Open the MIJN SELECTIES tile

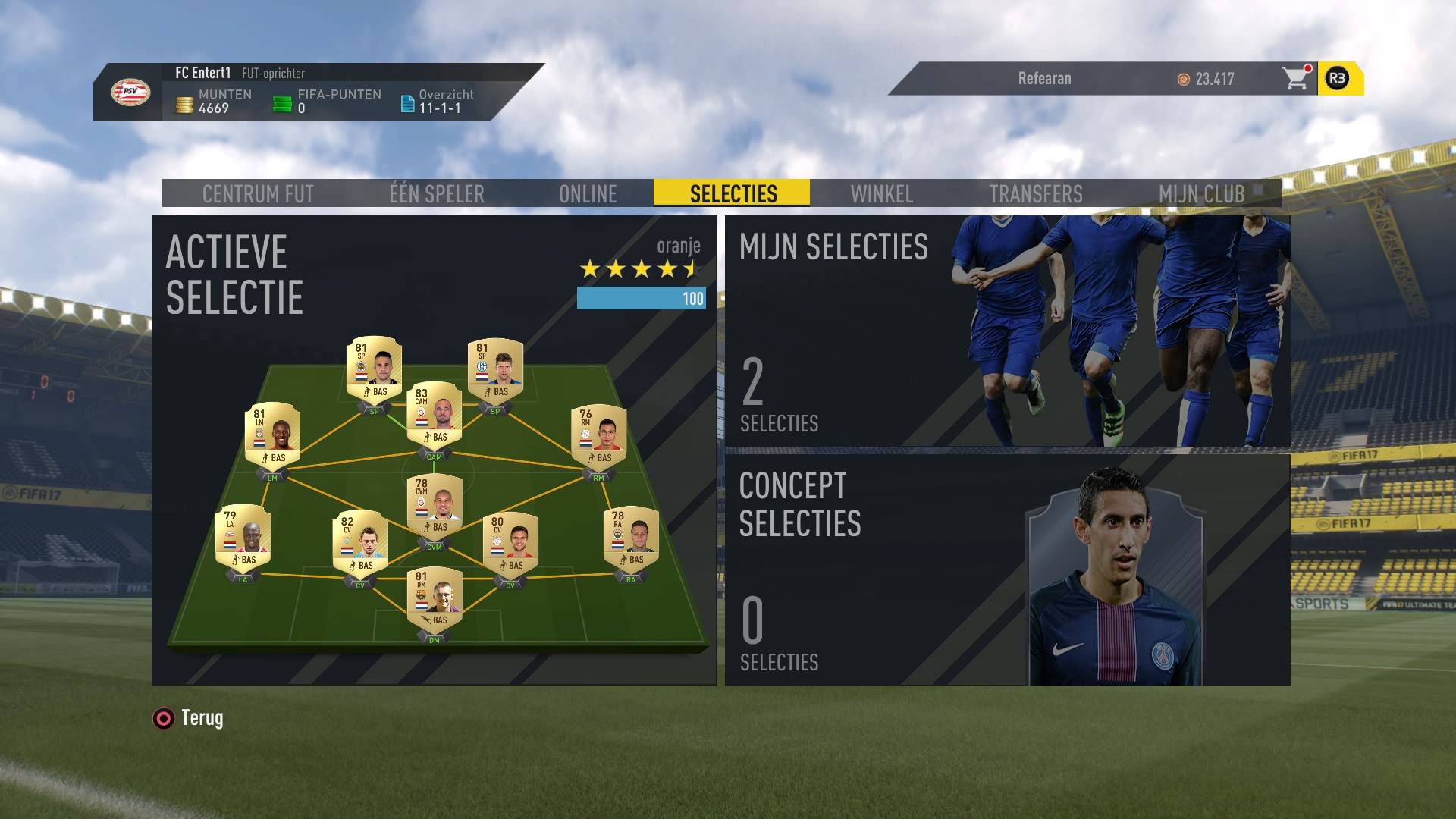click(1007, 331)
